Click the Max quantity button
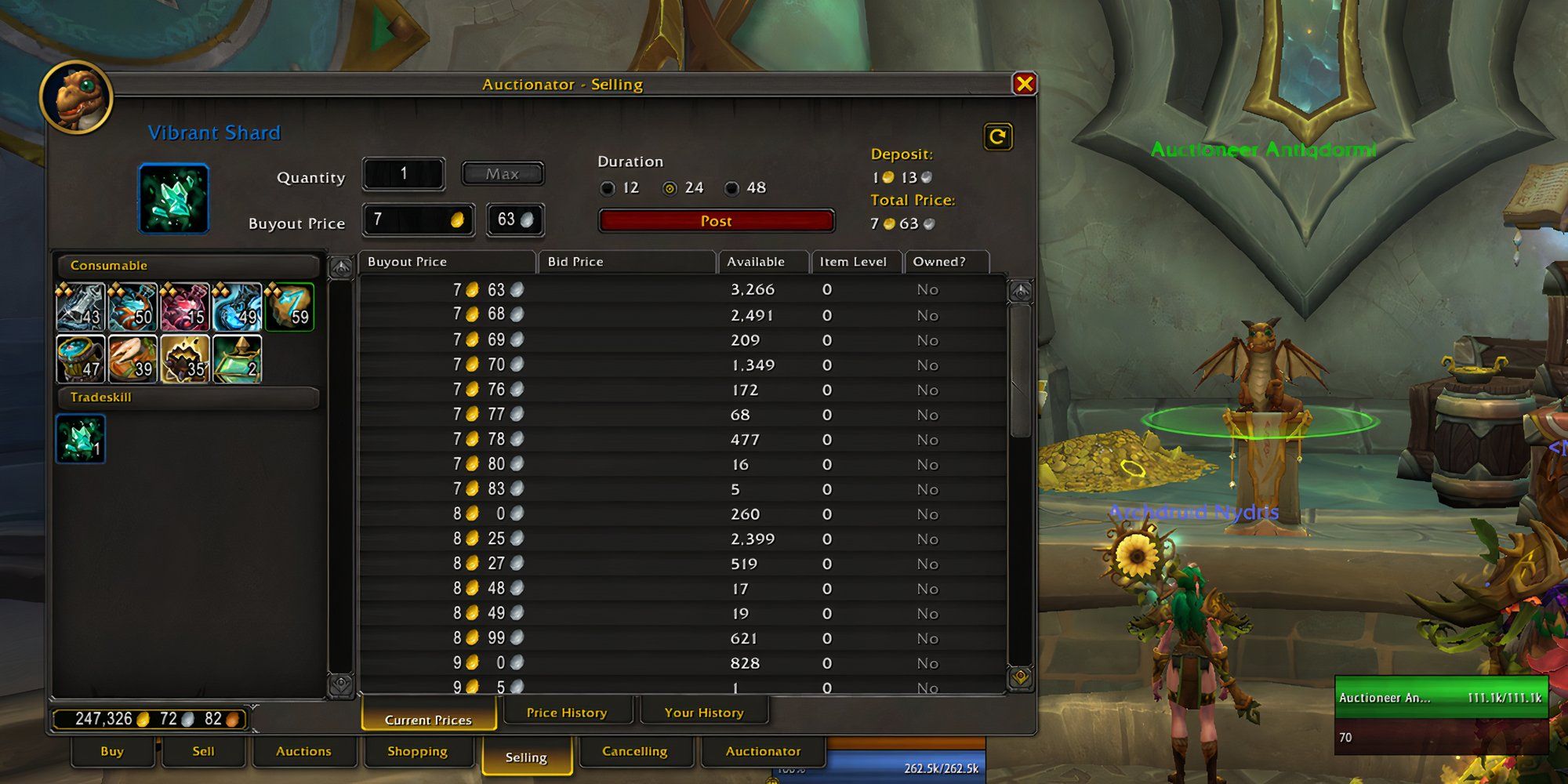This screenshot has width=1568, height=784. 503,173
